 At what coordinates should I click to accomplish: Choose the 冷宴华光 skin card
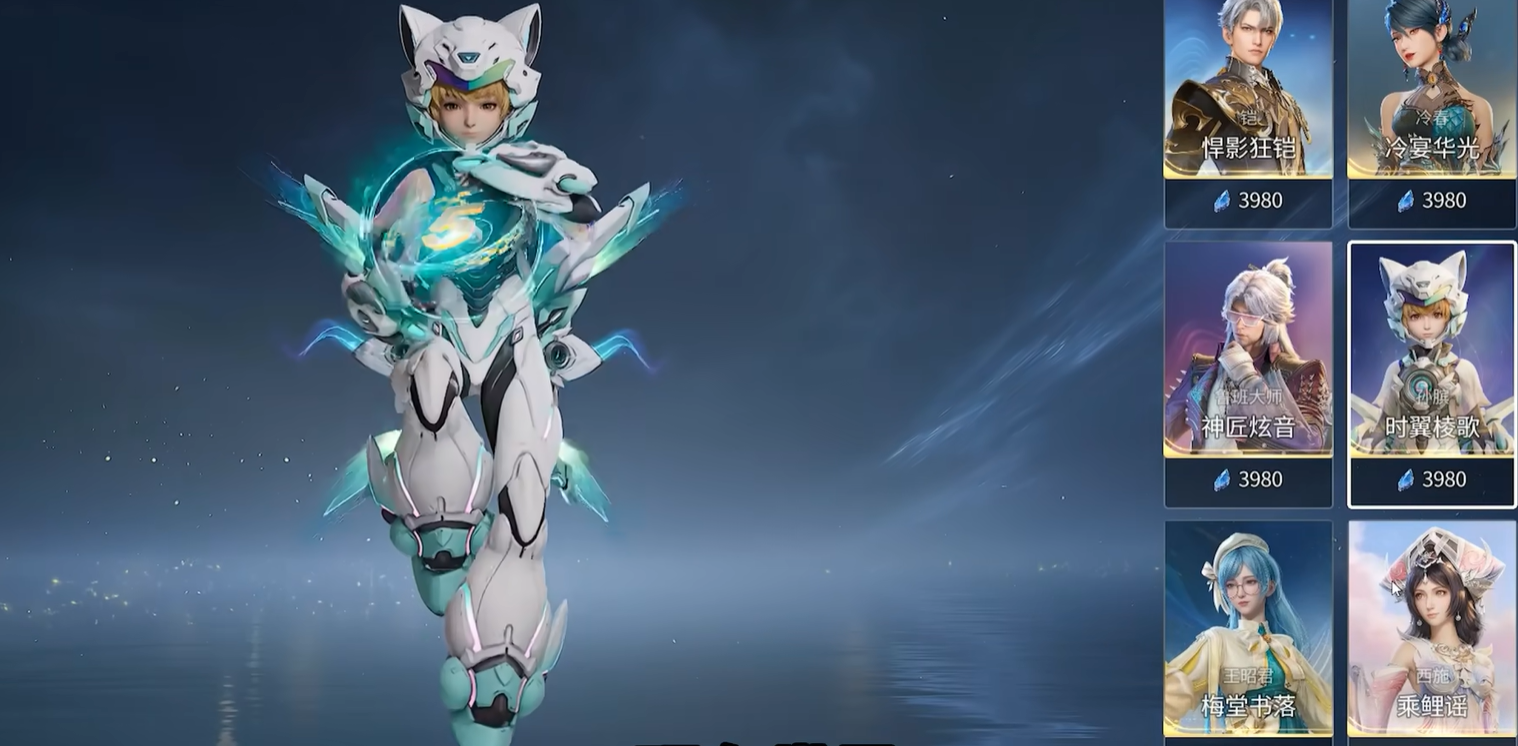(1431, 100)
